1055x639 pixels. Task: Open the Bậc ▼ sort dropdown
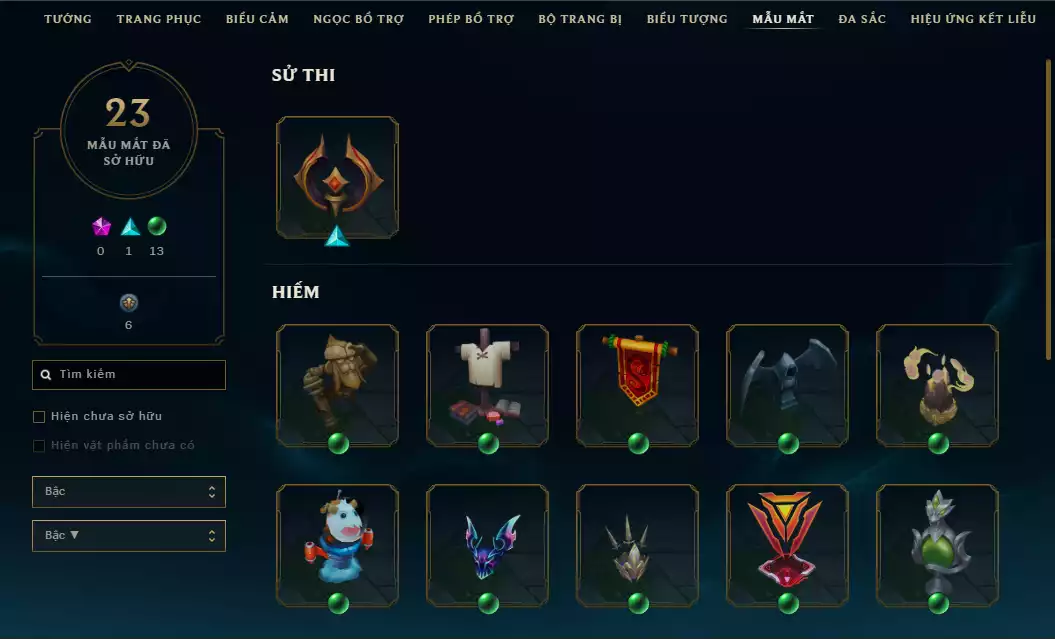[x=129, y=536]
